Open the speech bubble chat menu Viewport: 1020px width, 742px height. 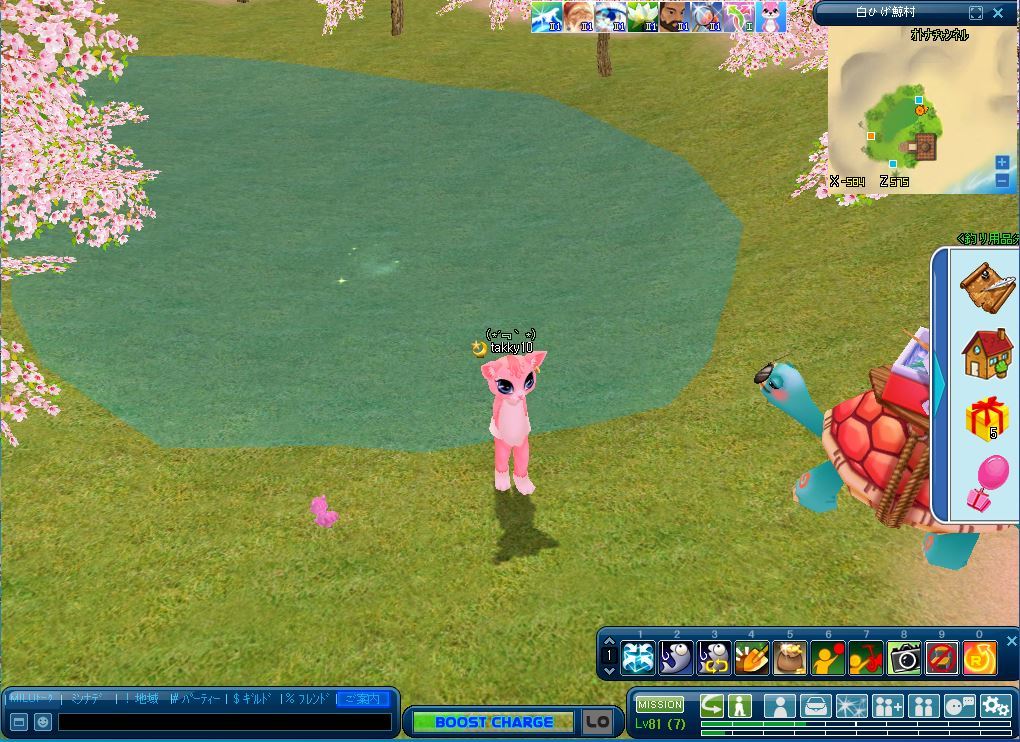click(959, 706)
